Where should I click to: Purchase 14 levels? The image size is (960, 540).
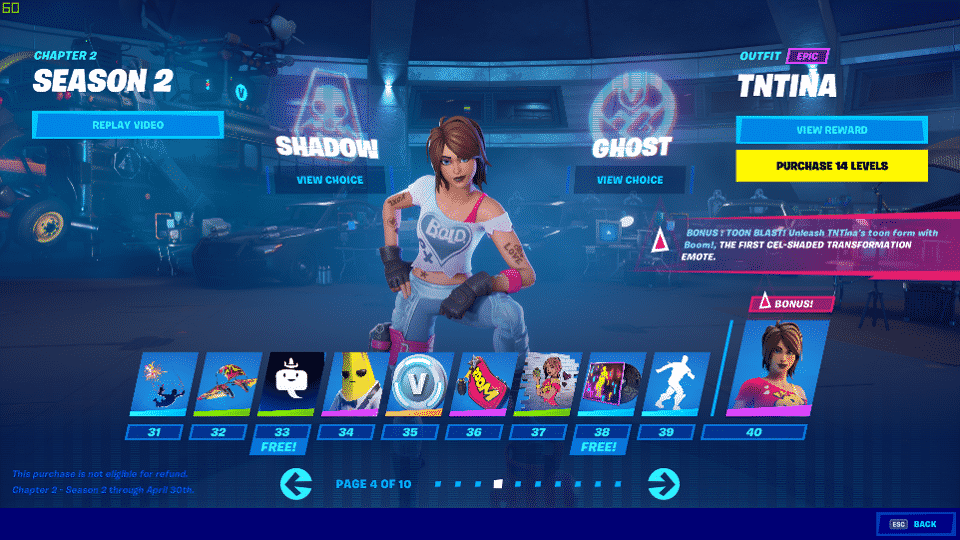pos(831,165)
